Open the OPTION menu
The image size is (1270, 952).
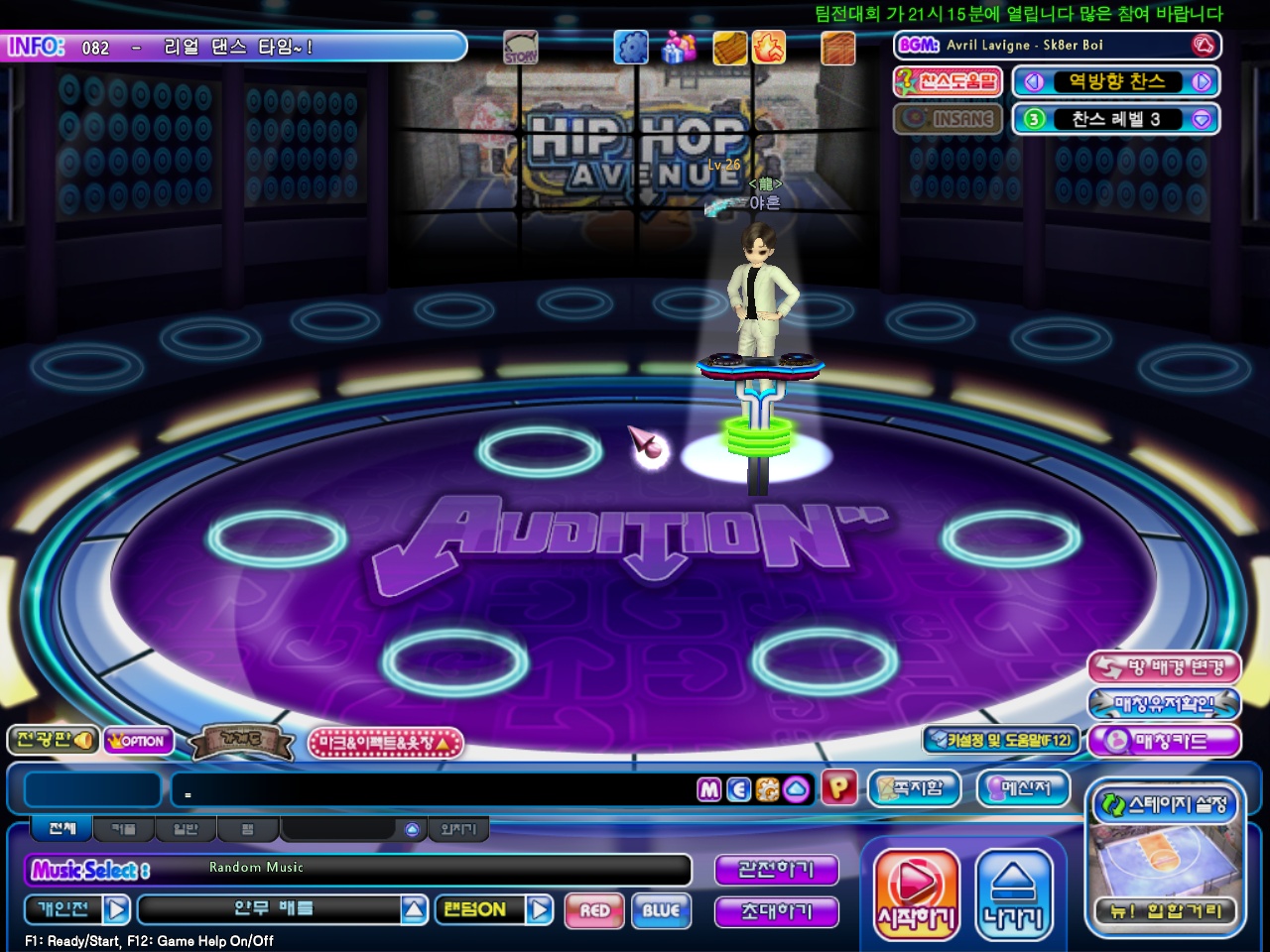(138, 741)
